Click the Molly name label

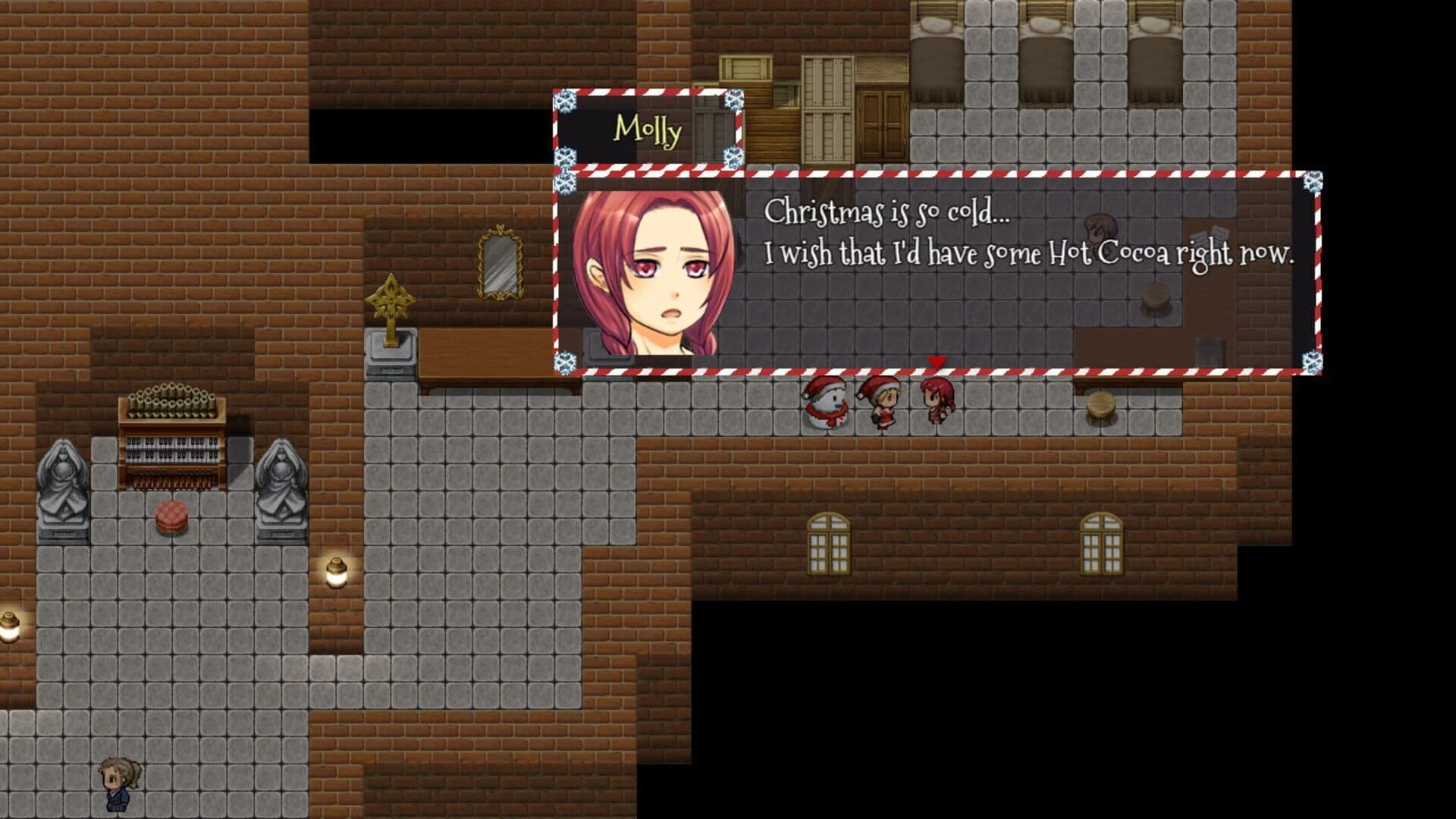tap(649, 130)
